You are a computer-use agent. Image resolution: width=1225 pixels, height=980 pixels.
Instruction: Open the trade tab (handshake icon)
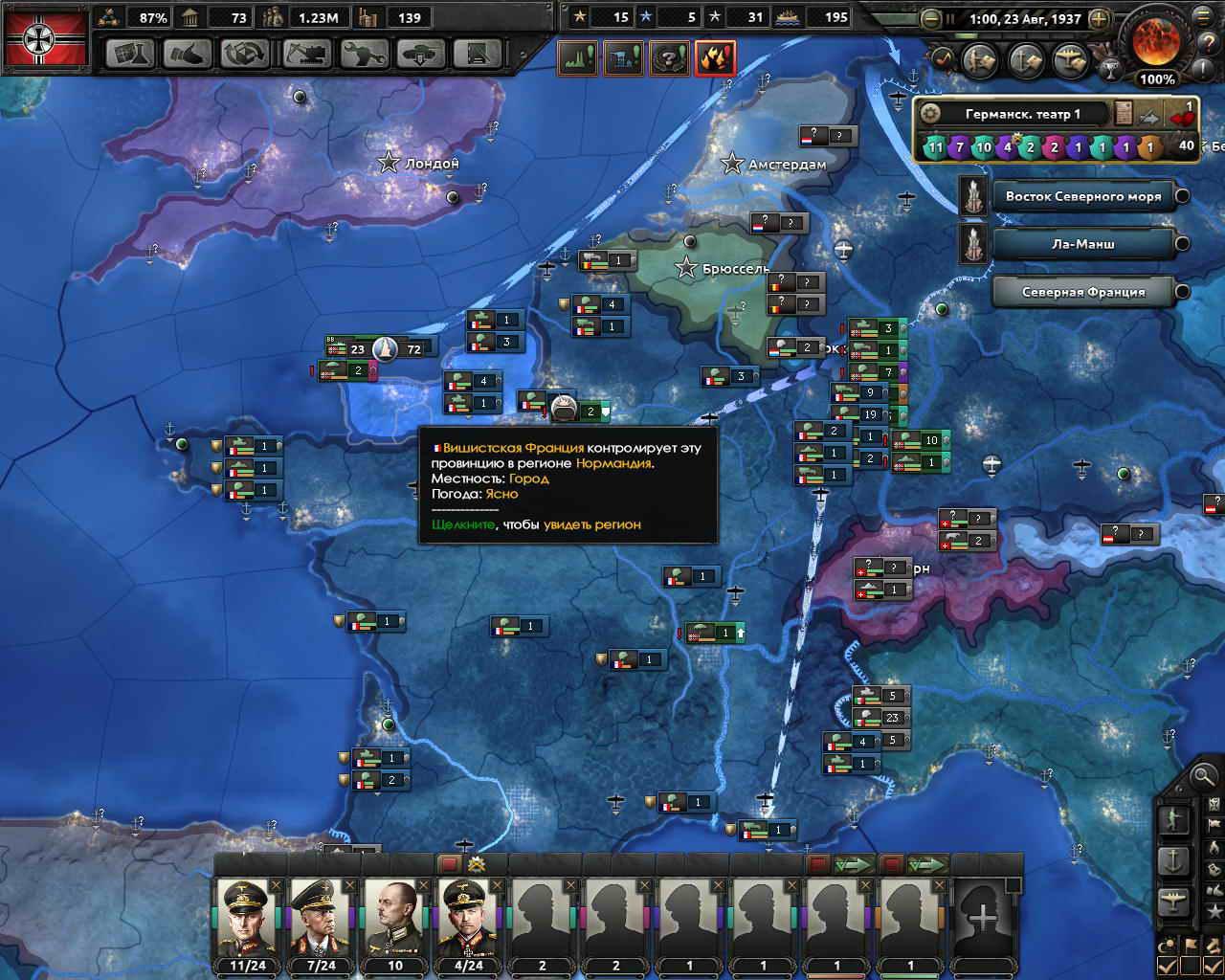pyautogui.click(x=188, y=55)
